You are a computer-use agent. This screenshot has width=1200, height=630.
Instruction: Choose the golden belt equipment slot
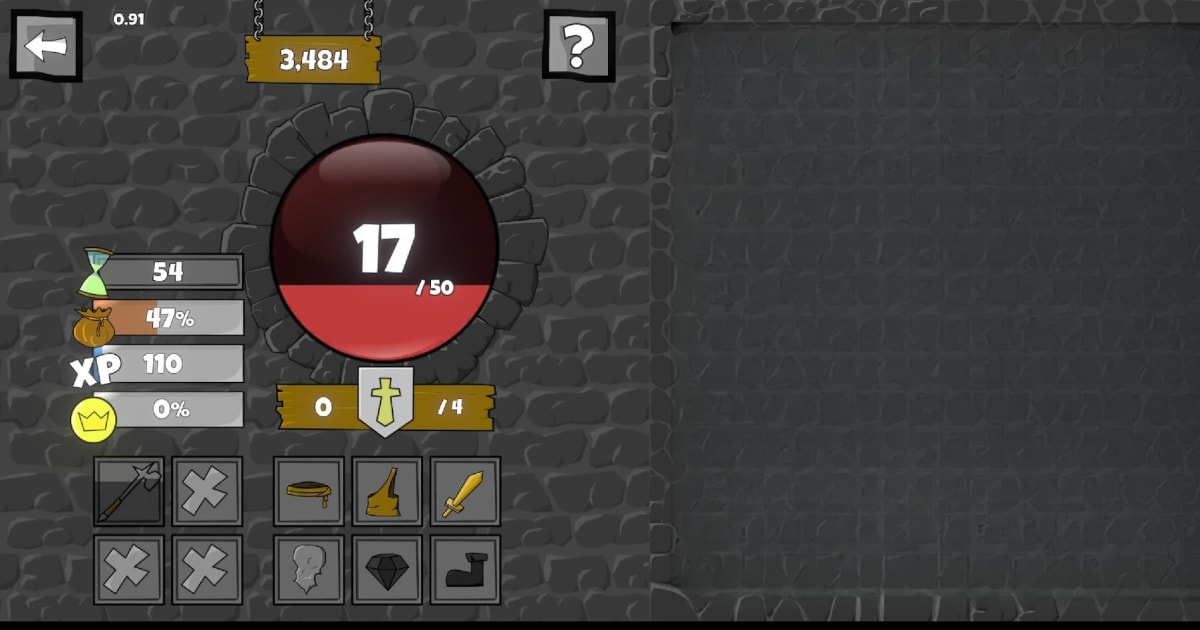(309, 491)
